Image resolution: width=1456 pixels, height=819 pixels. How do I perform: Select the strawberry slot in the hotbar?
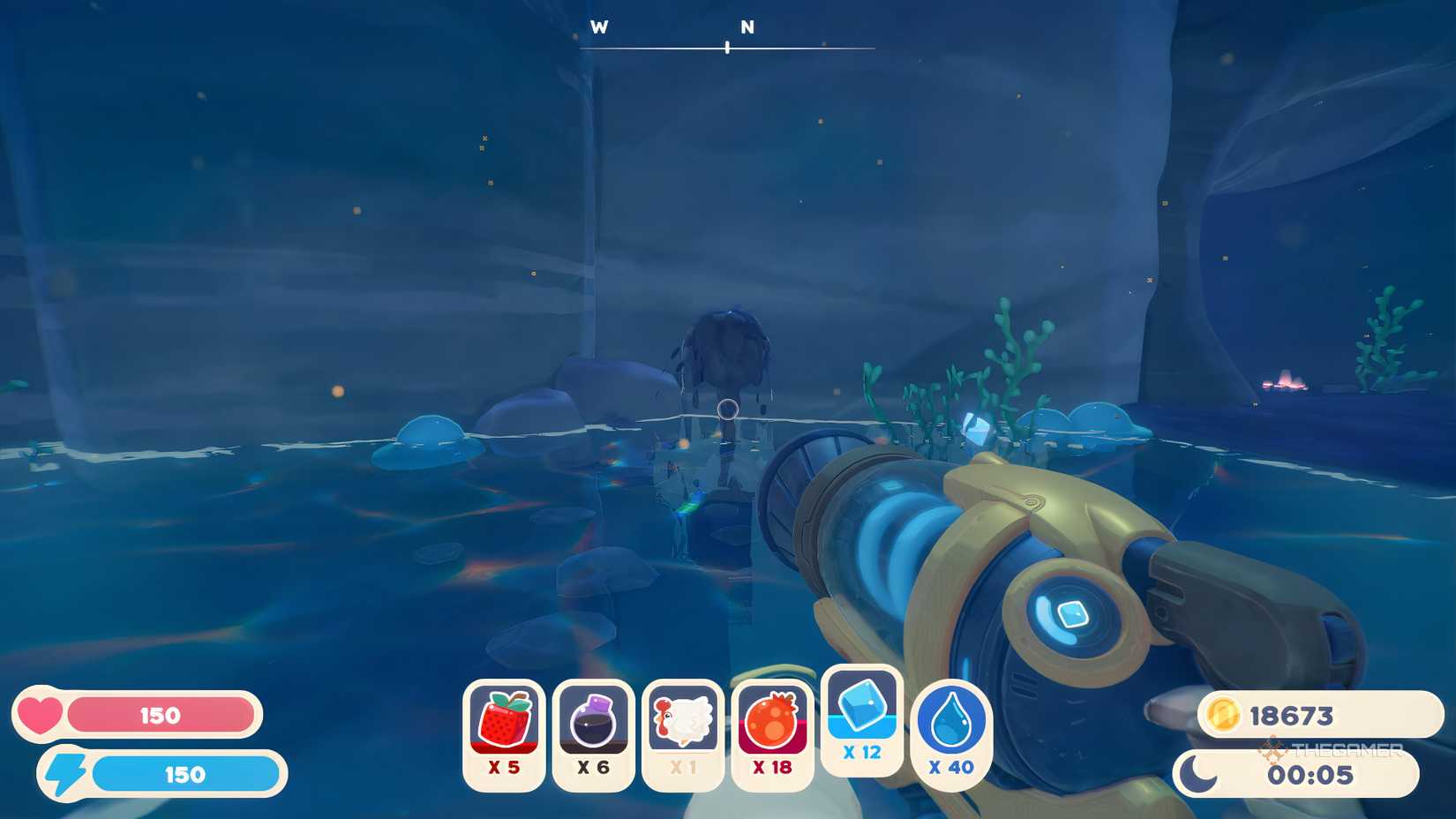pyautogui.click(x=504, y=734)
